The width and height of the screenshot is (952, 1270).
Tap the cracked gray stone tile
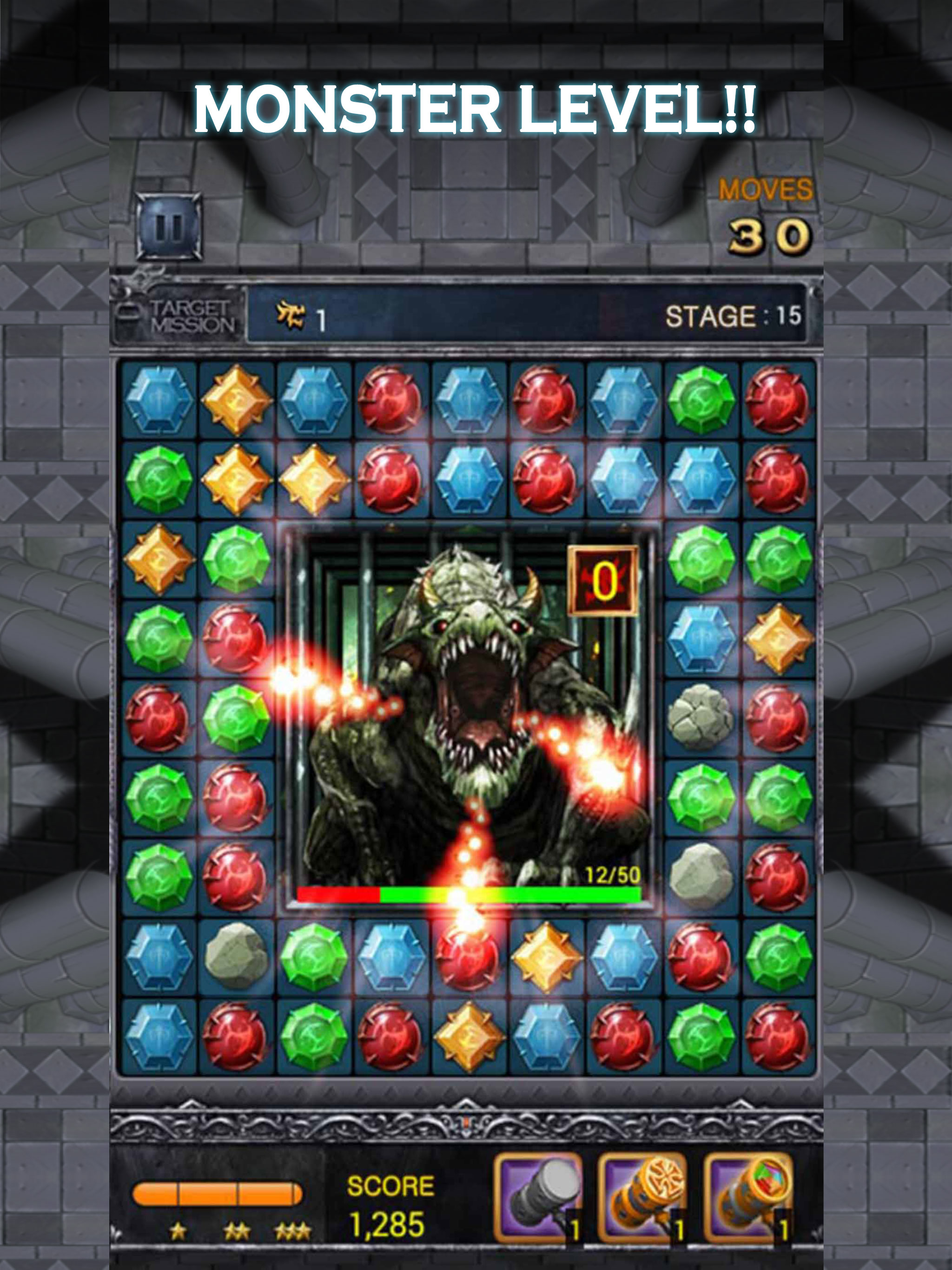click(x=700, y=718)
